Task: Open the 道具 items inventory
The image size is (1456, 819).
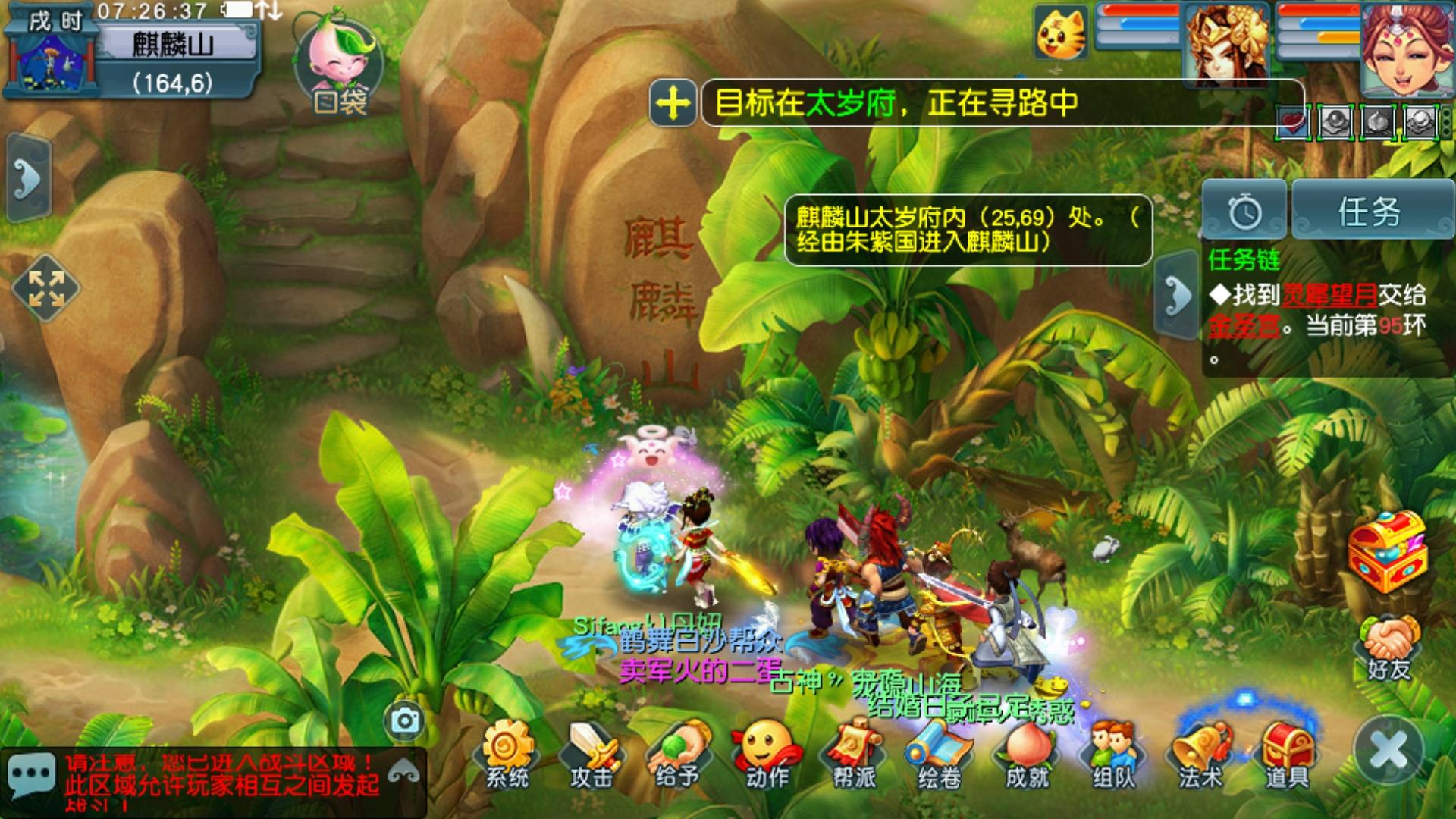Action: [x=1286, y=754]
